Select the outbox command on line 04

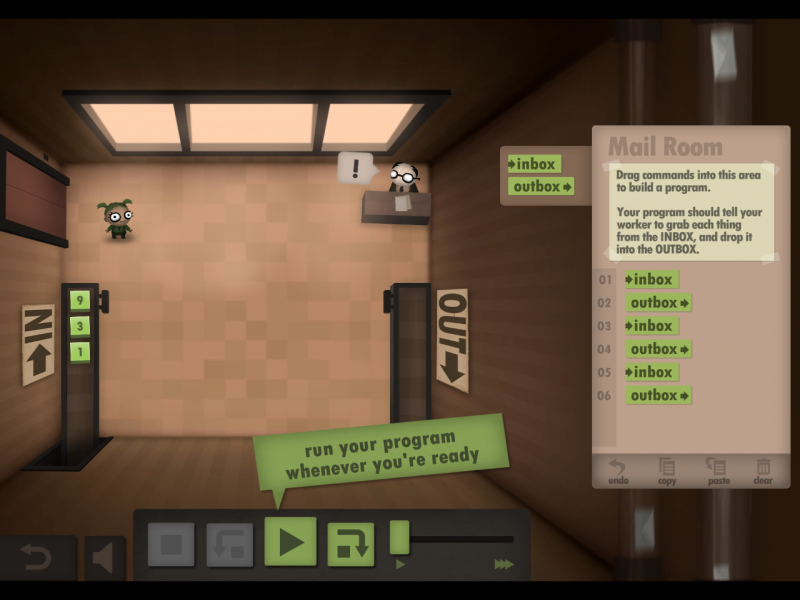click(659, 349)
